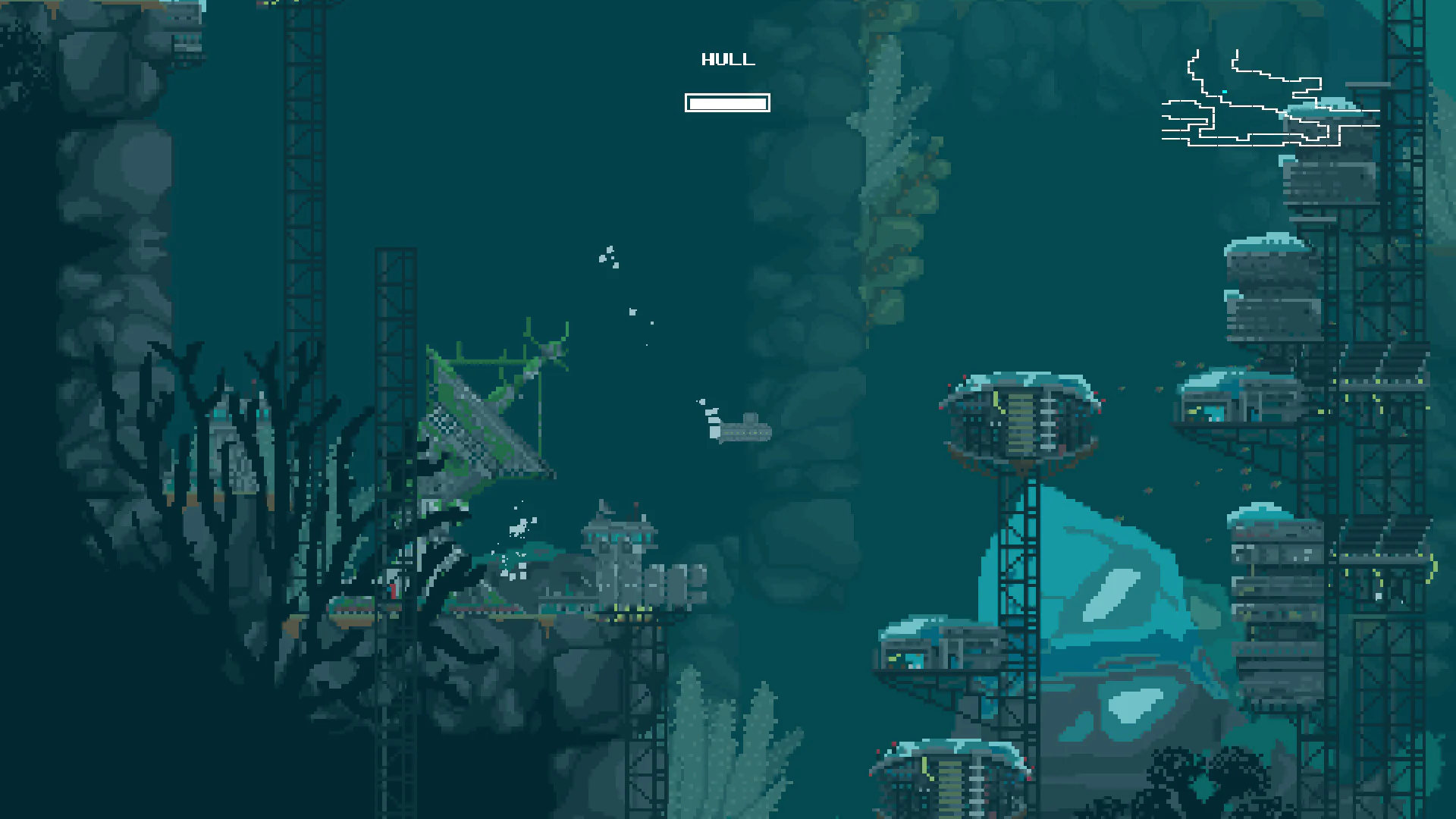This screenshot has width=1456, height=819.
Task: Click the white HULL integrity bar
Action: point(727,103)
